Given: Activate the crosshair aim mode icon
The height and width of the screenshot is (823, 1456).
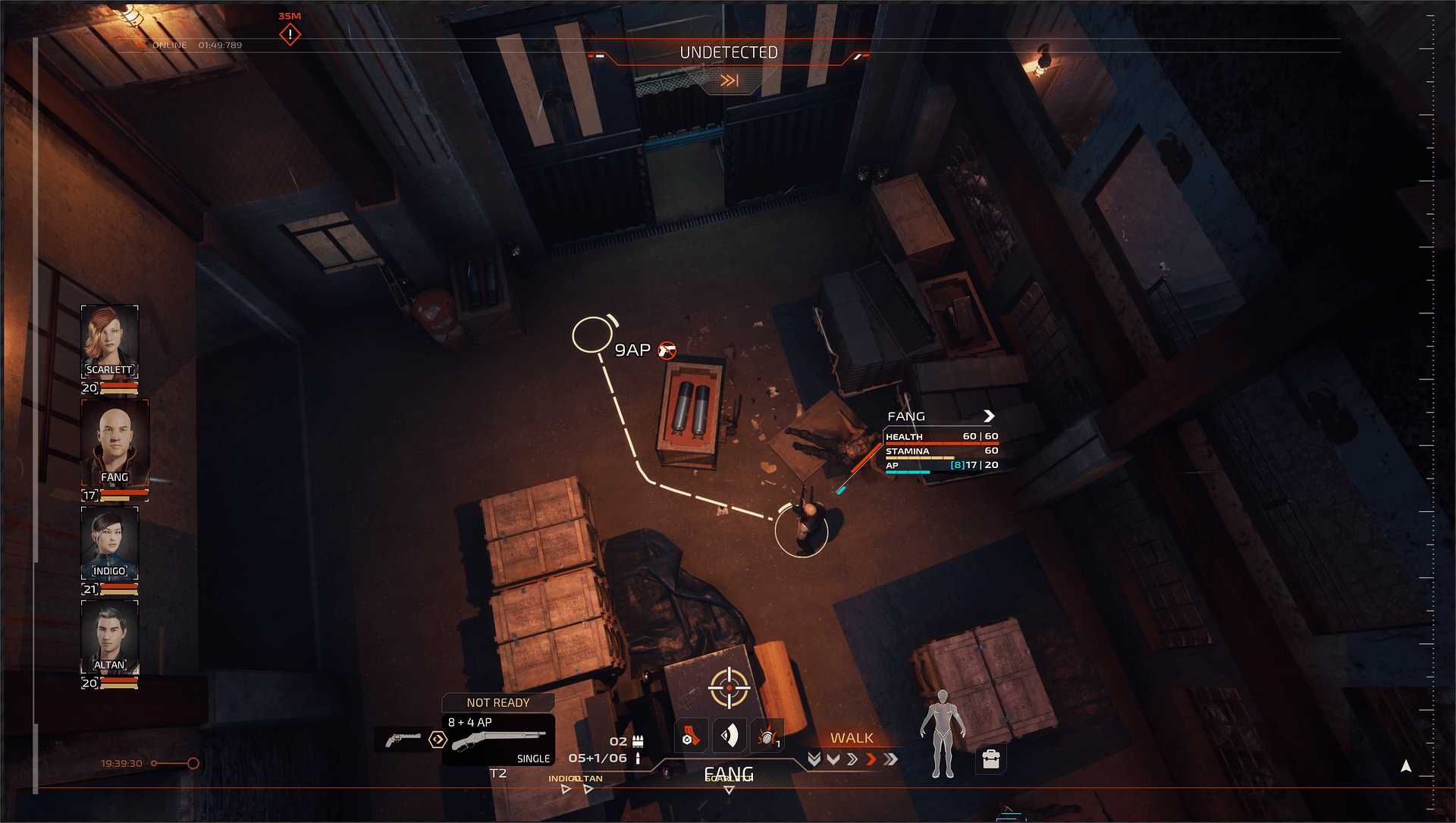Looking at the screenshot, I should click(729, 687).
